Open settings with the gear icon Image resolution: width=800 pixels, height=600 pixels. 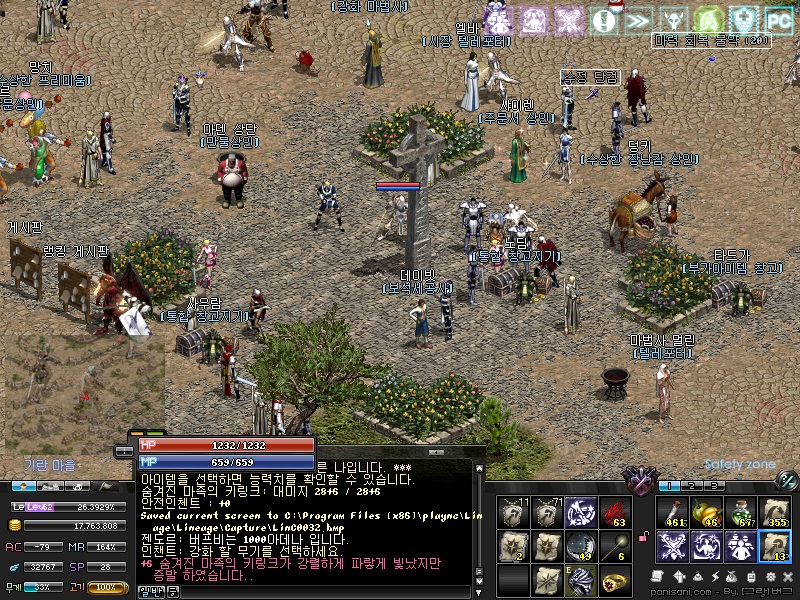tap(771, 577)
